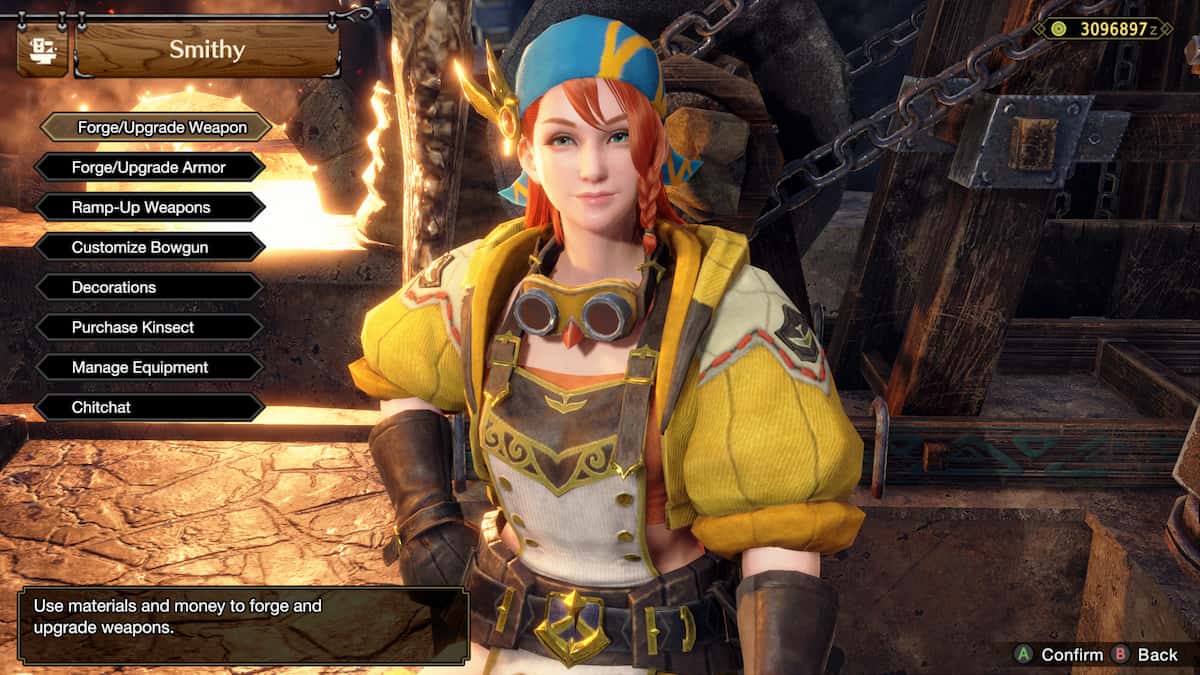Start a Chitchat with the smith
The image size is (1200, 675).
(149, 407)
